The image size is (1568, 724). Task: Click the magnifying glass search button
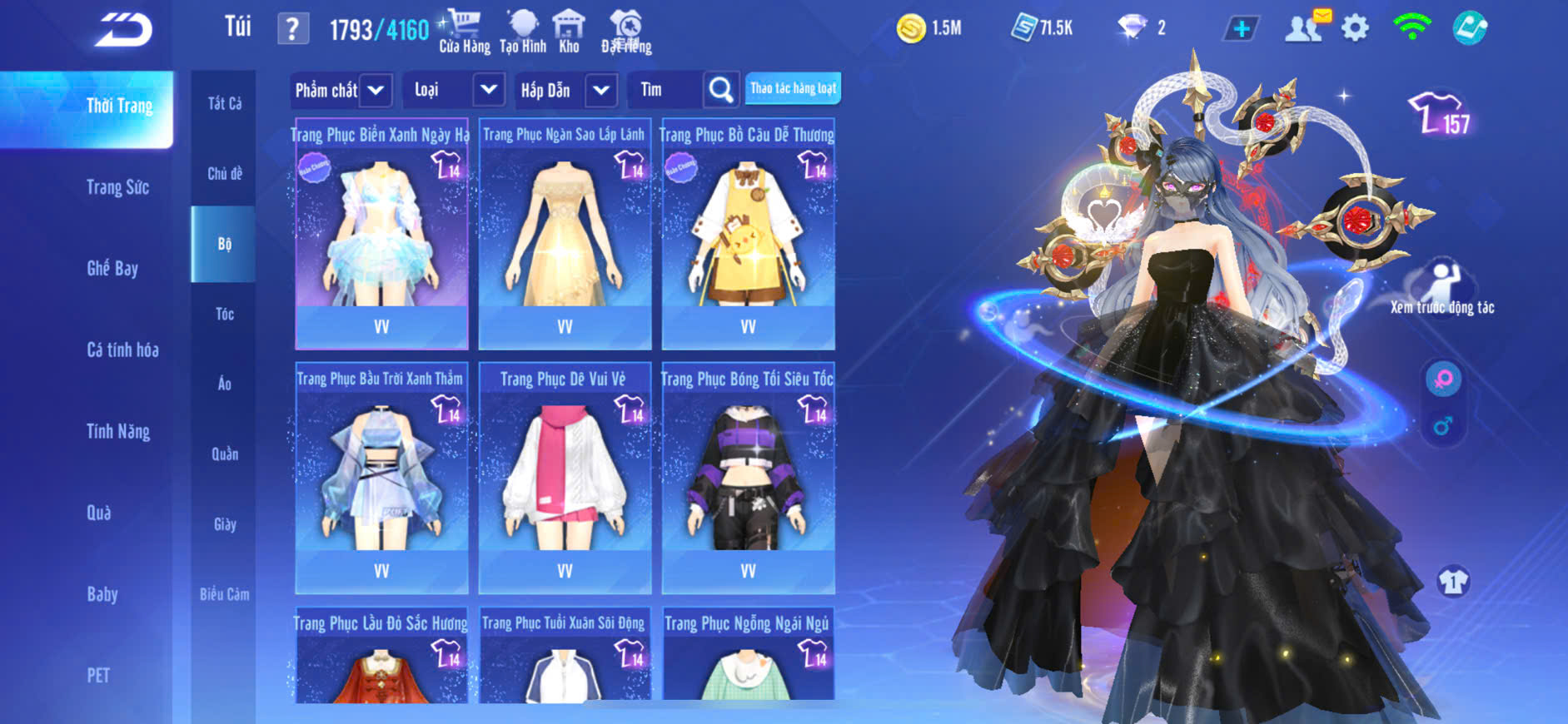tap(721, 90)
